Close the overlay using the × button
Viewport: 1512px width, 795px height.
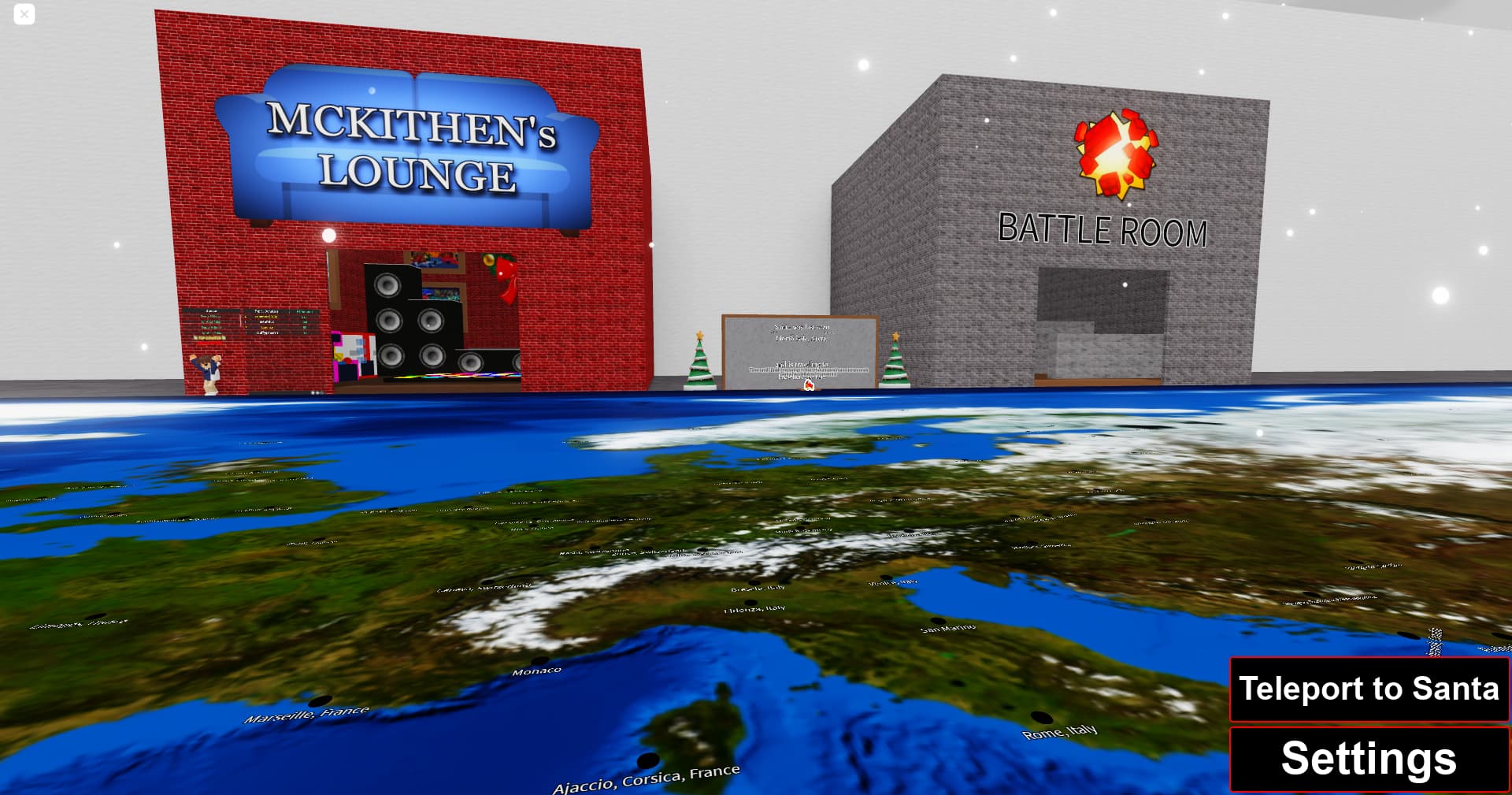[x=24, y=14]
